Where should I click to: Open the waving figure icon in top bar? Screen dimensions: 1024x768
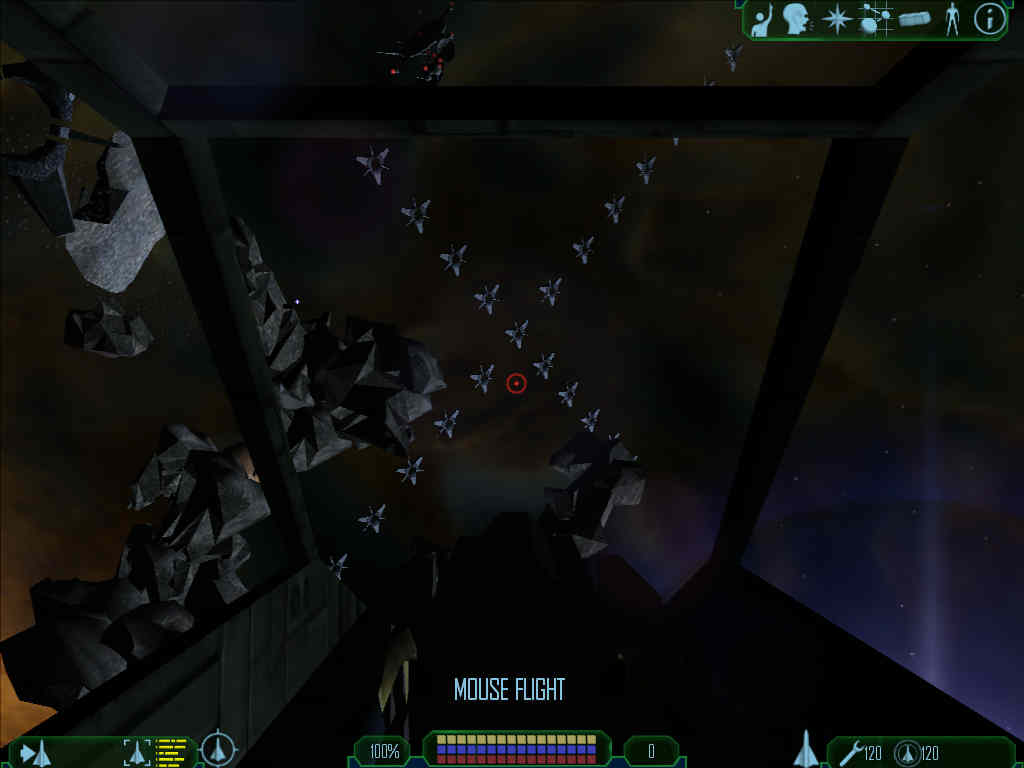tap(762, 20)
